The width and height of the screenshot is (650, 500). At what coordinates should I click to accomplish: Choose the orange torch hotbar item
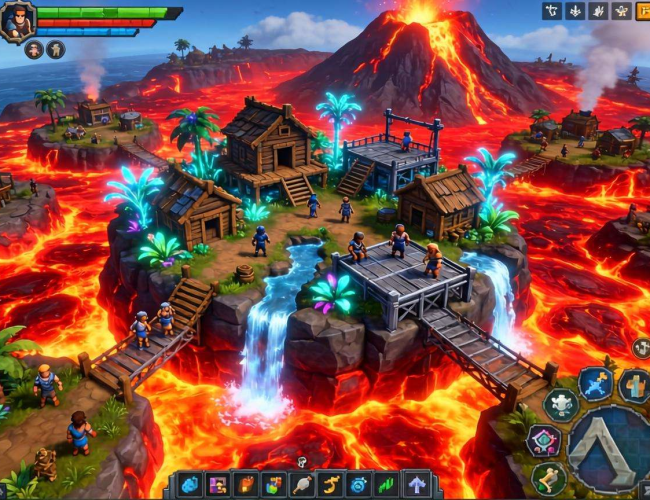[x=246, y=485]
